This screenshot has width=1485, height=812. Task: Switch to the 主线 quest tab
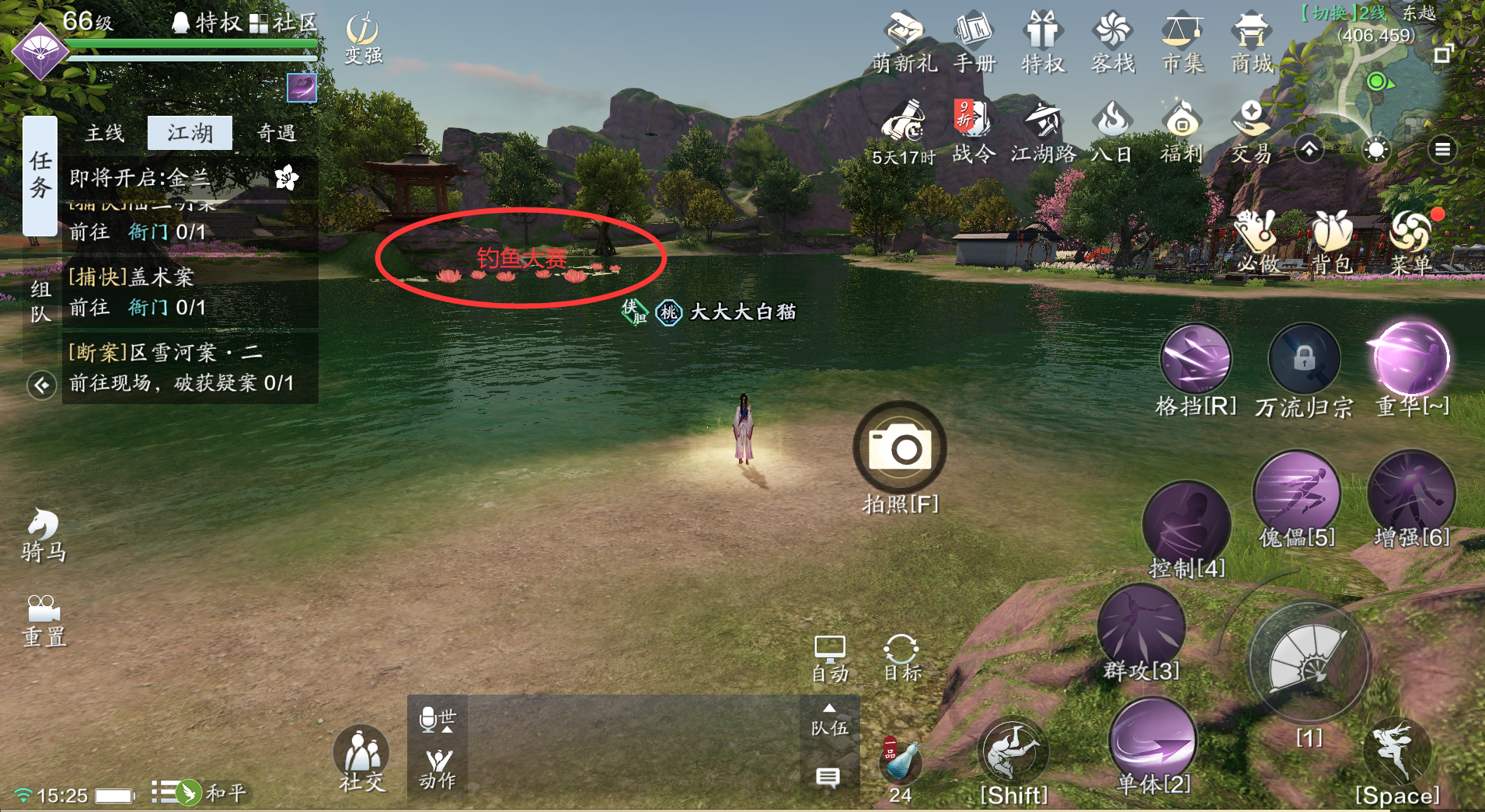(x=105, y=133)
